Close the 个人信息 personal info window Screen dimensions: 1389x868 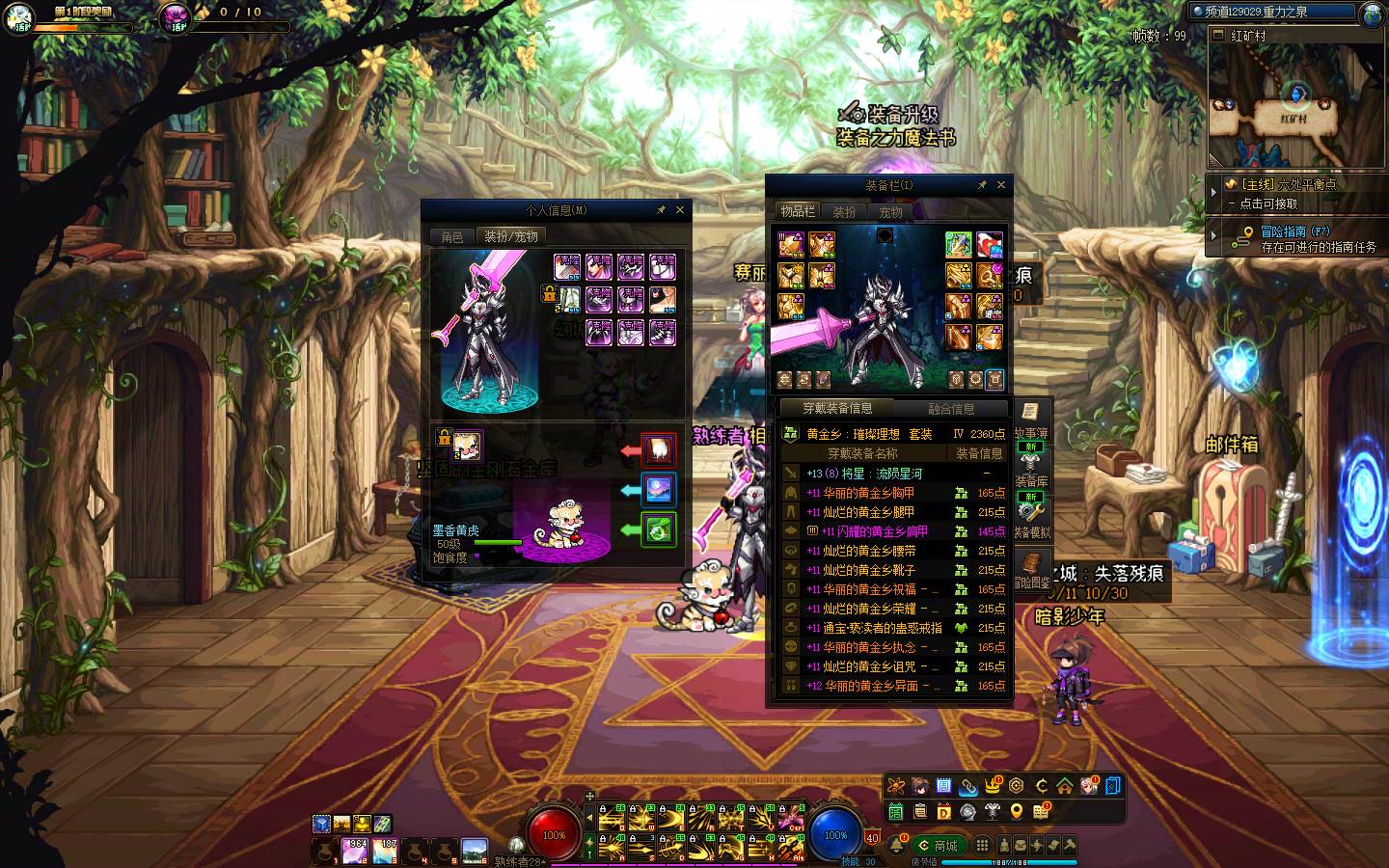[x=680, y=209]
